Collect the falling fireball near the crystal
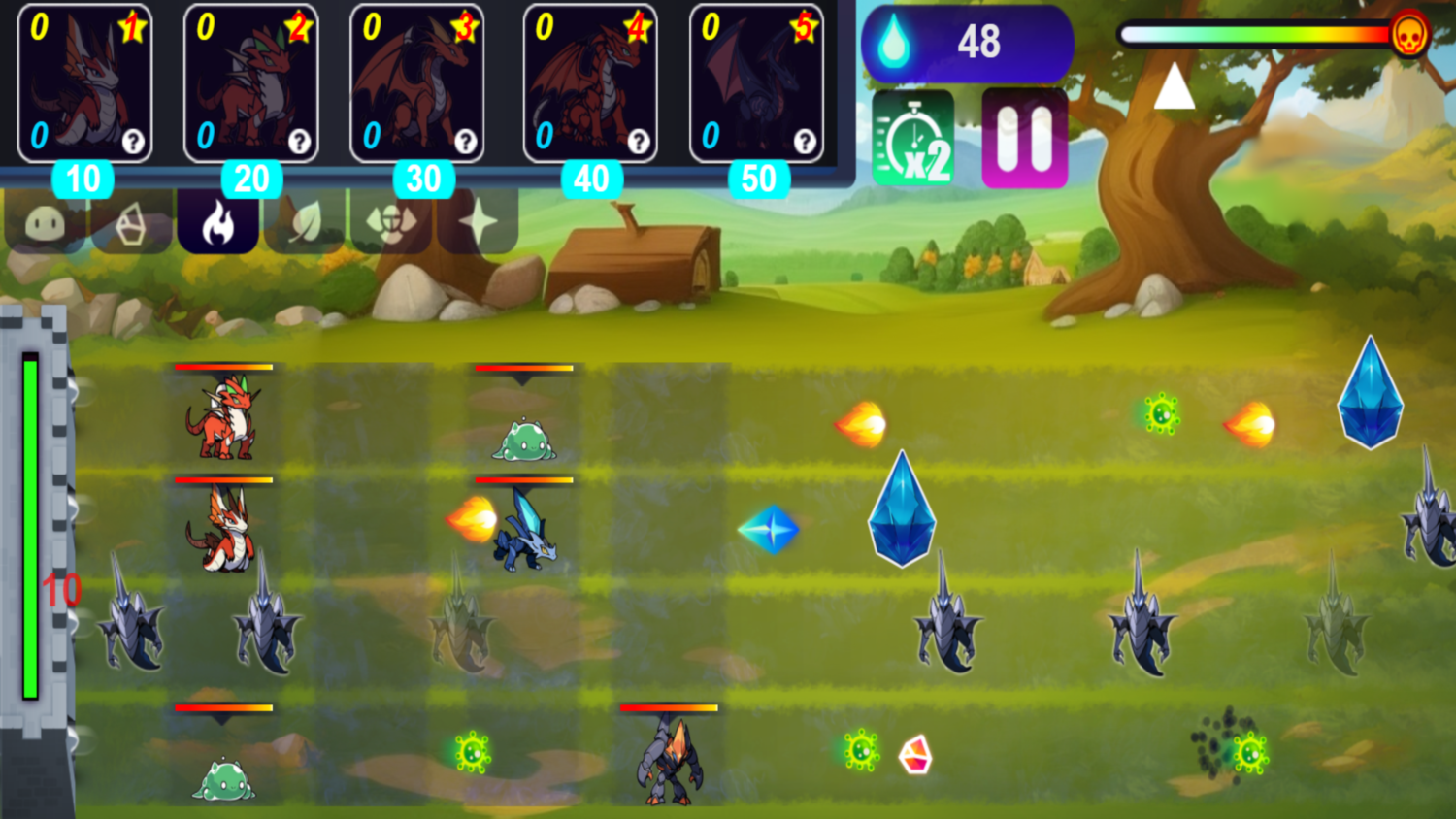 (x=860, y=422)
